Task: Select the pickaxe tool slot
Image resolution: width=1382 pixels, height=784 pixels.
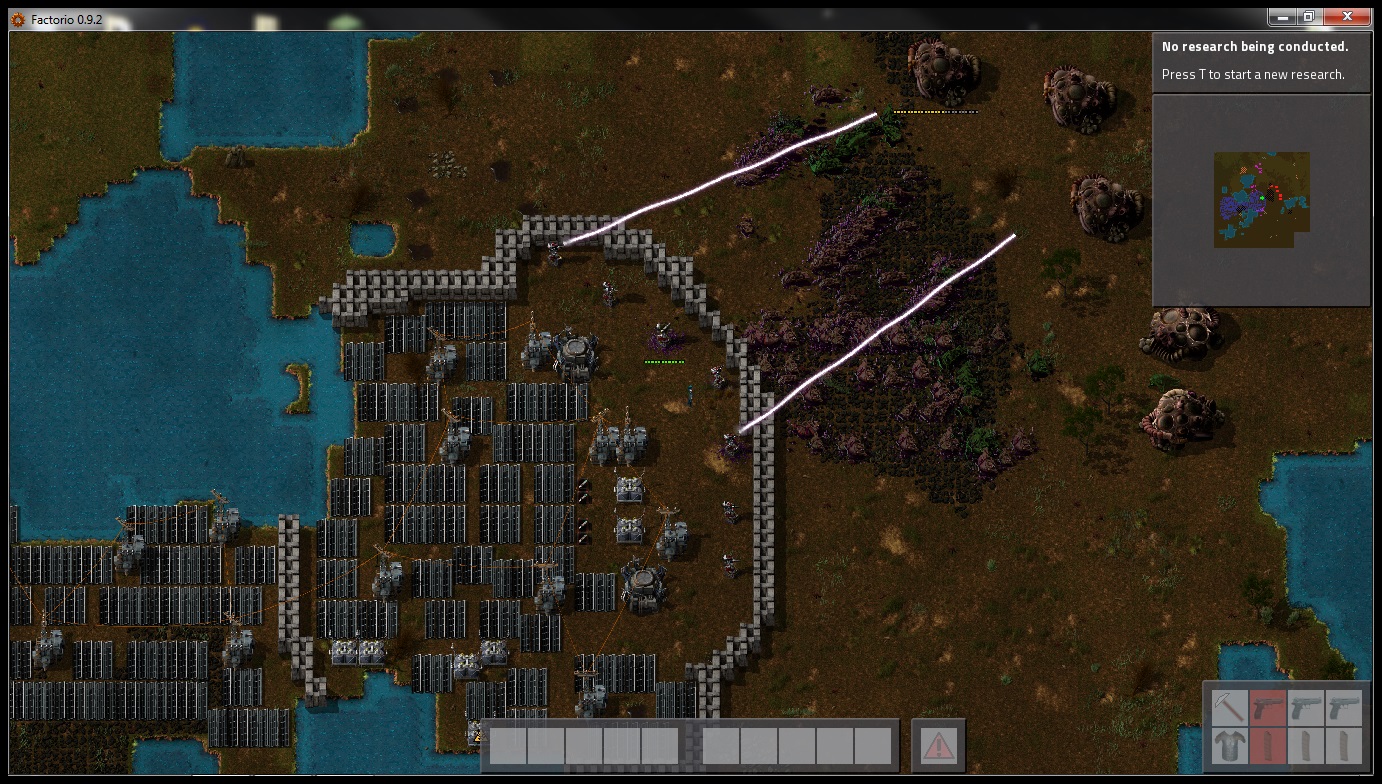Action: pyautogui.click(x=1229, y=708)
